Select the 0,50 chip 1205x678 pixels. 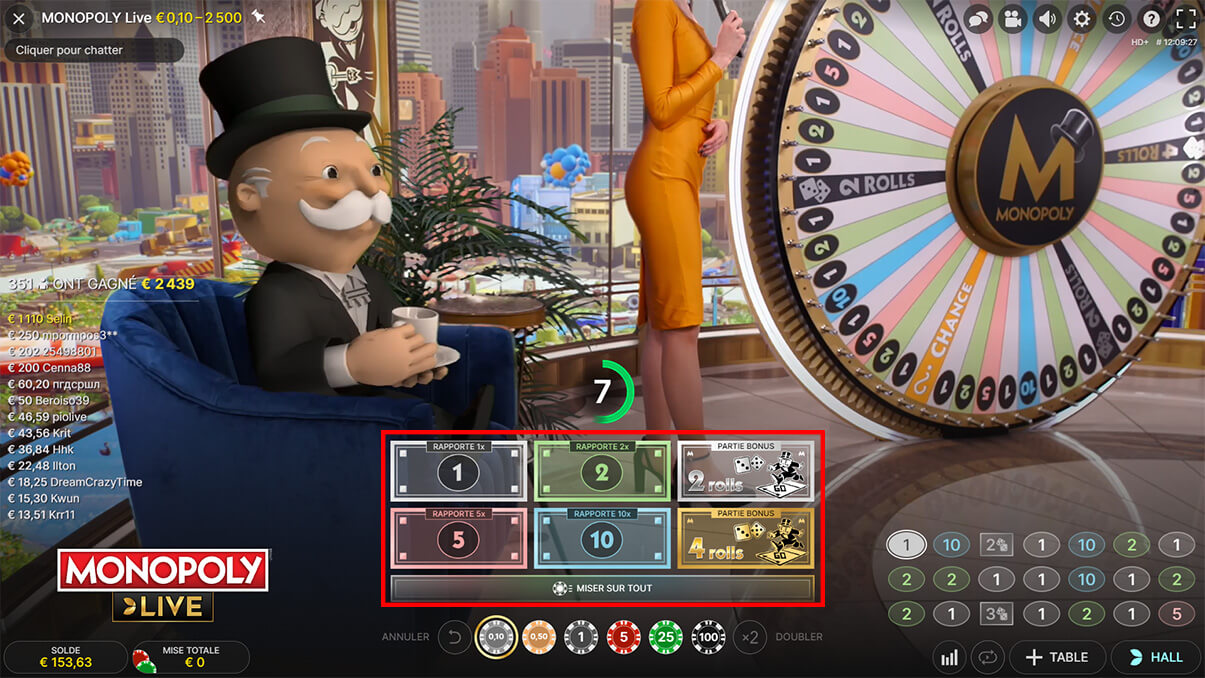[539, 637]
